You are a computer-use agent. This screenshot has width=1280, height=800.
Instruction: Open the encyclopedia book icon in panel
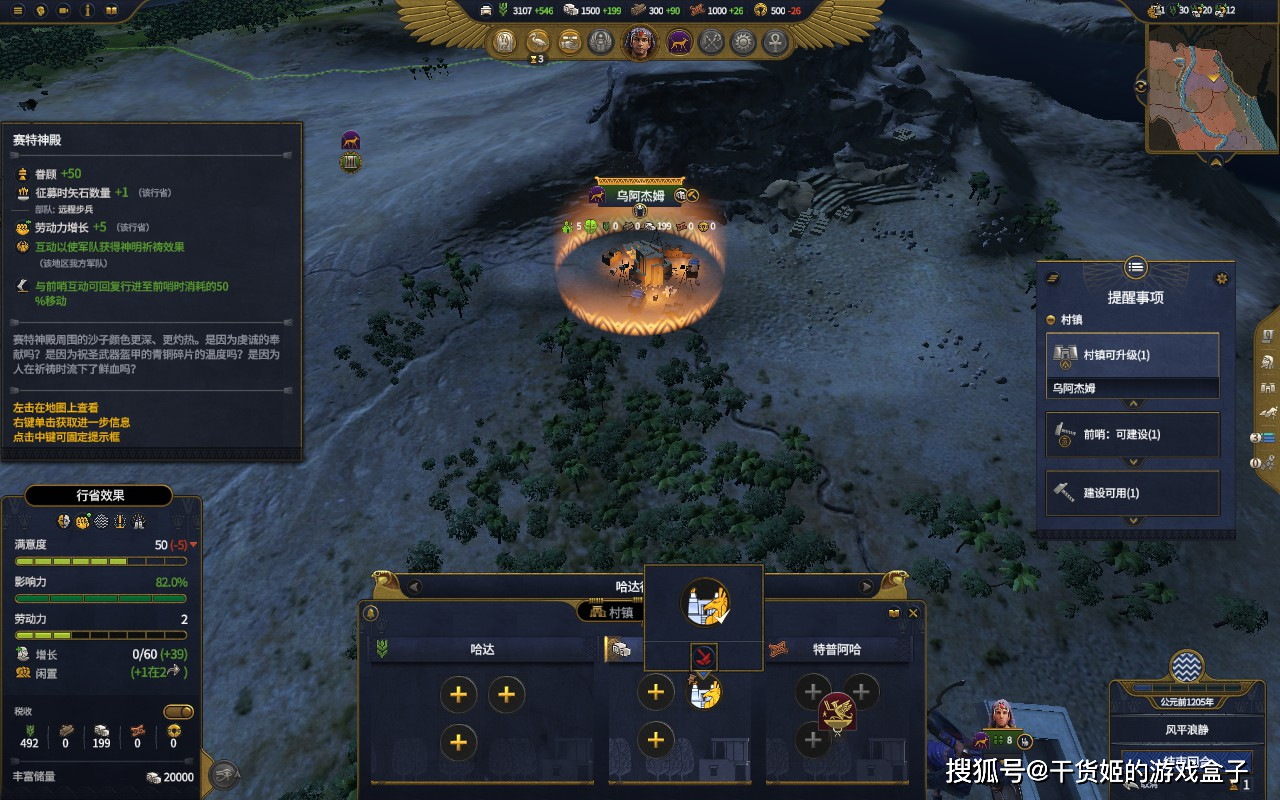click(894, 613)
